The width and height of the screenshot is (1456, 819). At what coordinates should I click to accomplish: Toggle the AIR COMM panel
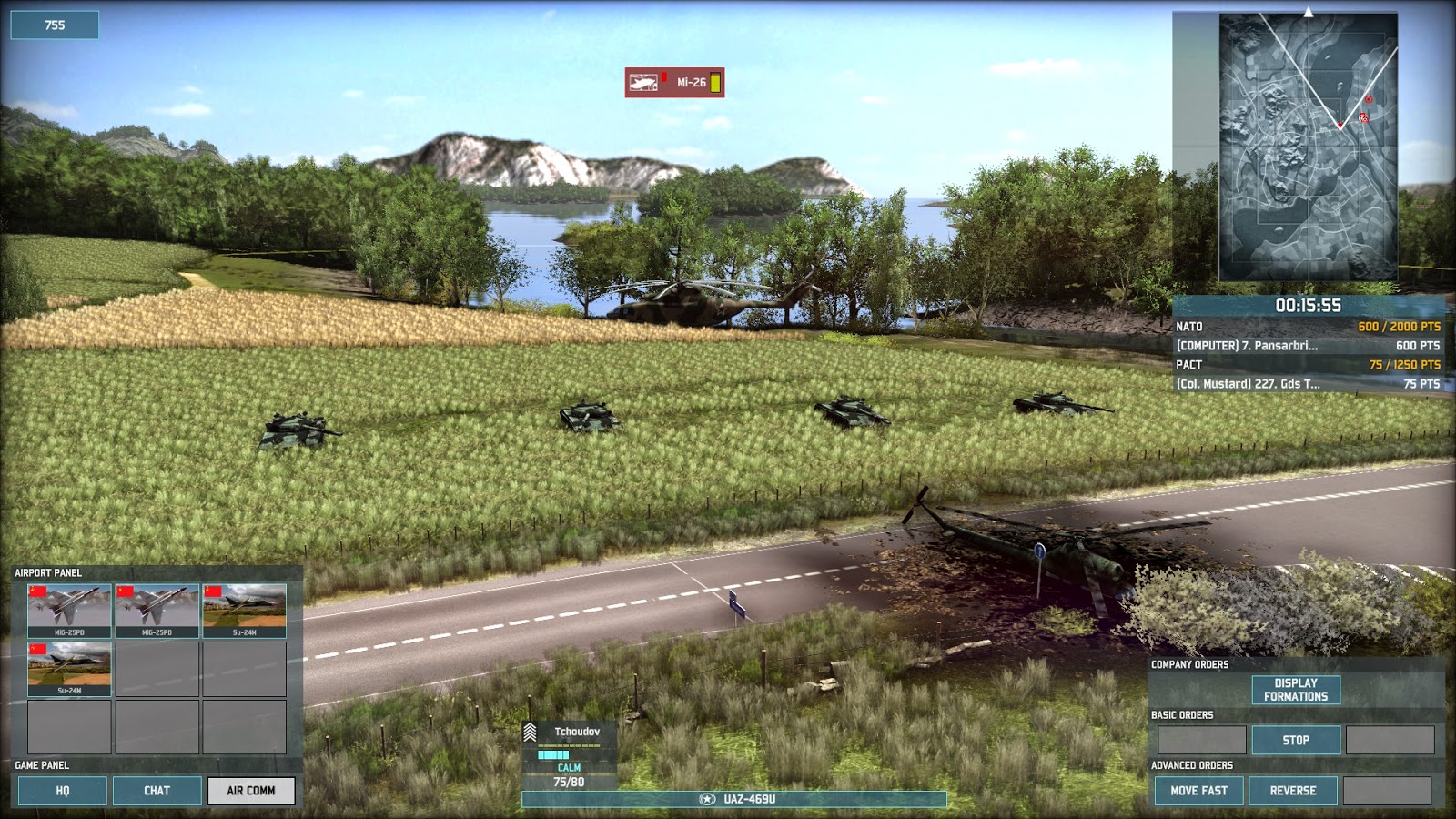point(253,791)
